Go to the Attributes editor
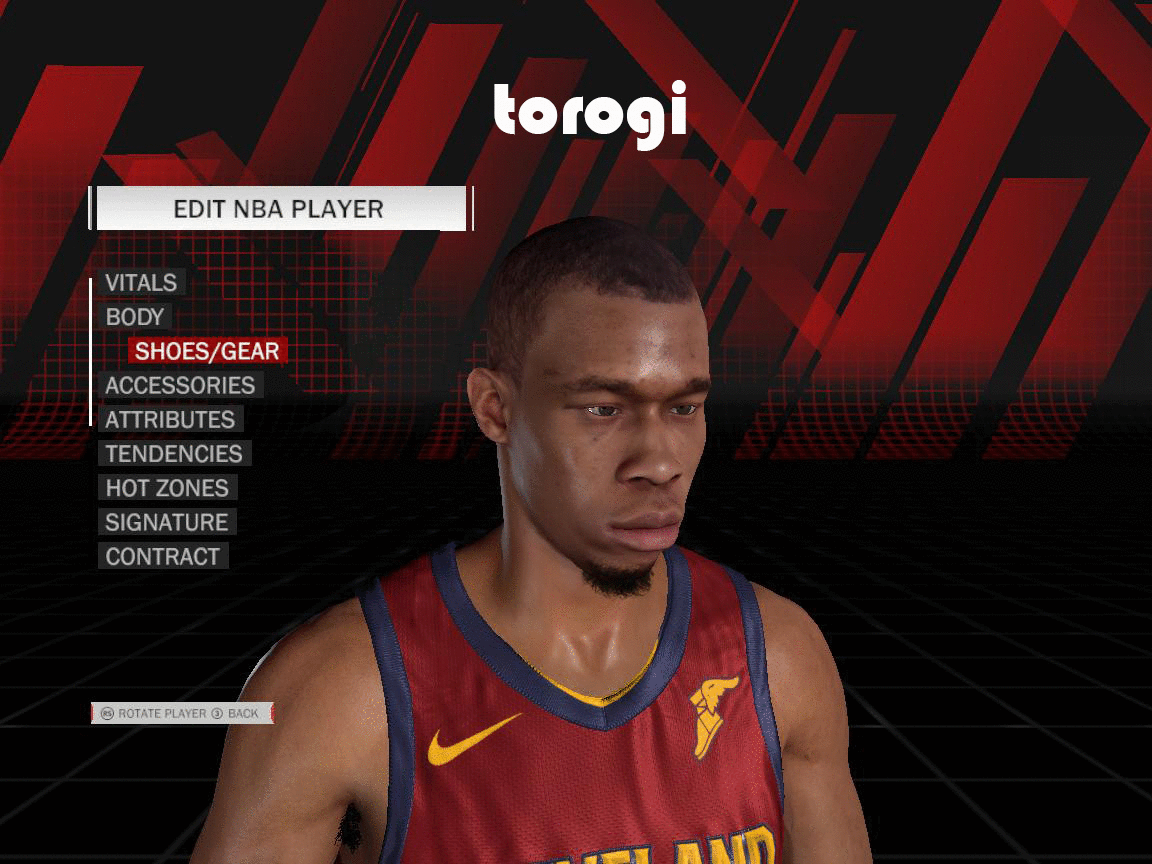1152x864 pixels. (x=170, y=420)
